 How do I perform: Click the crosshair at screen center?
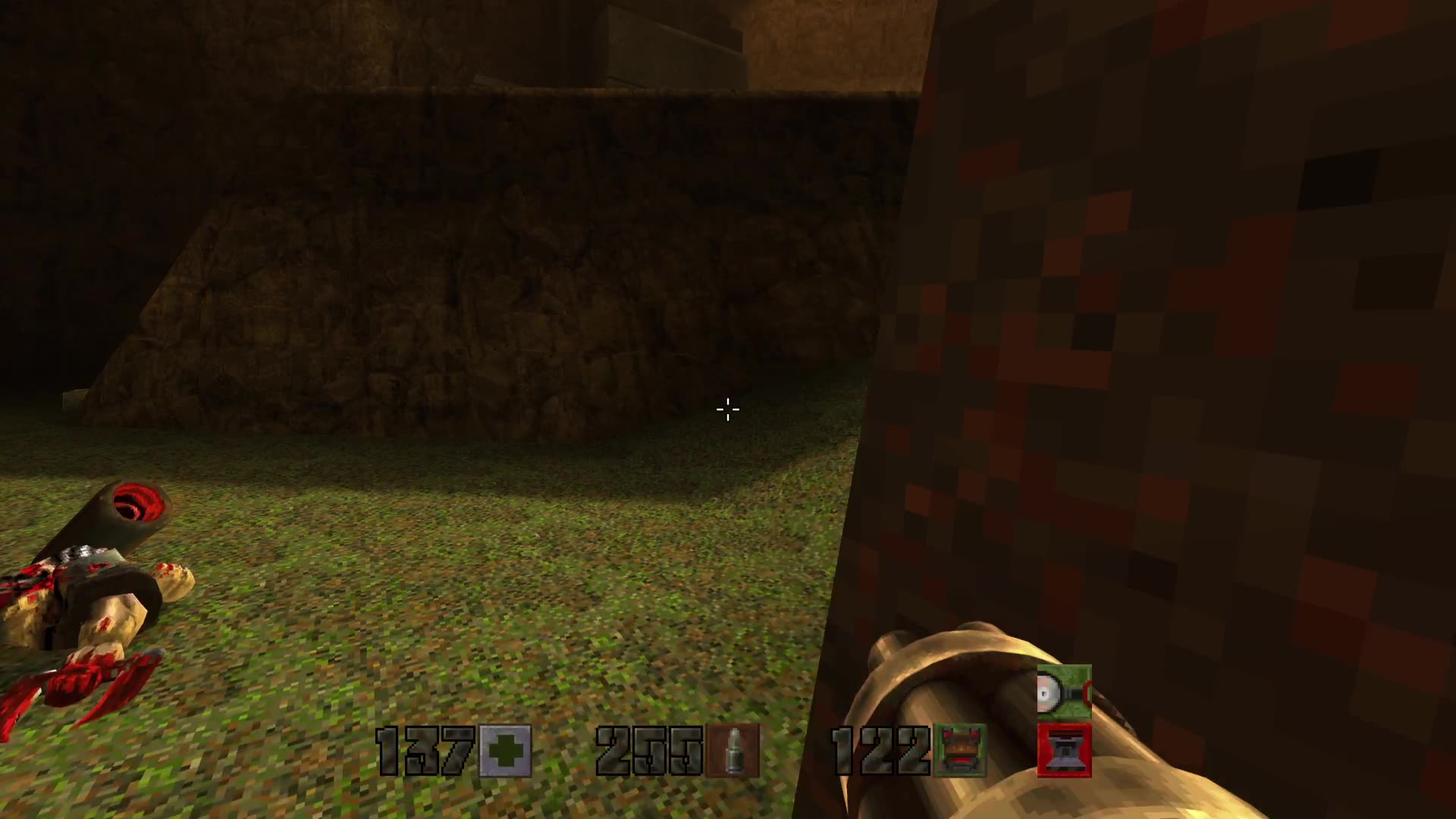tap(727, 409)
